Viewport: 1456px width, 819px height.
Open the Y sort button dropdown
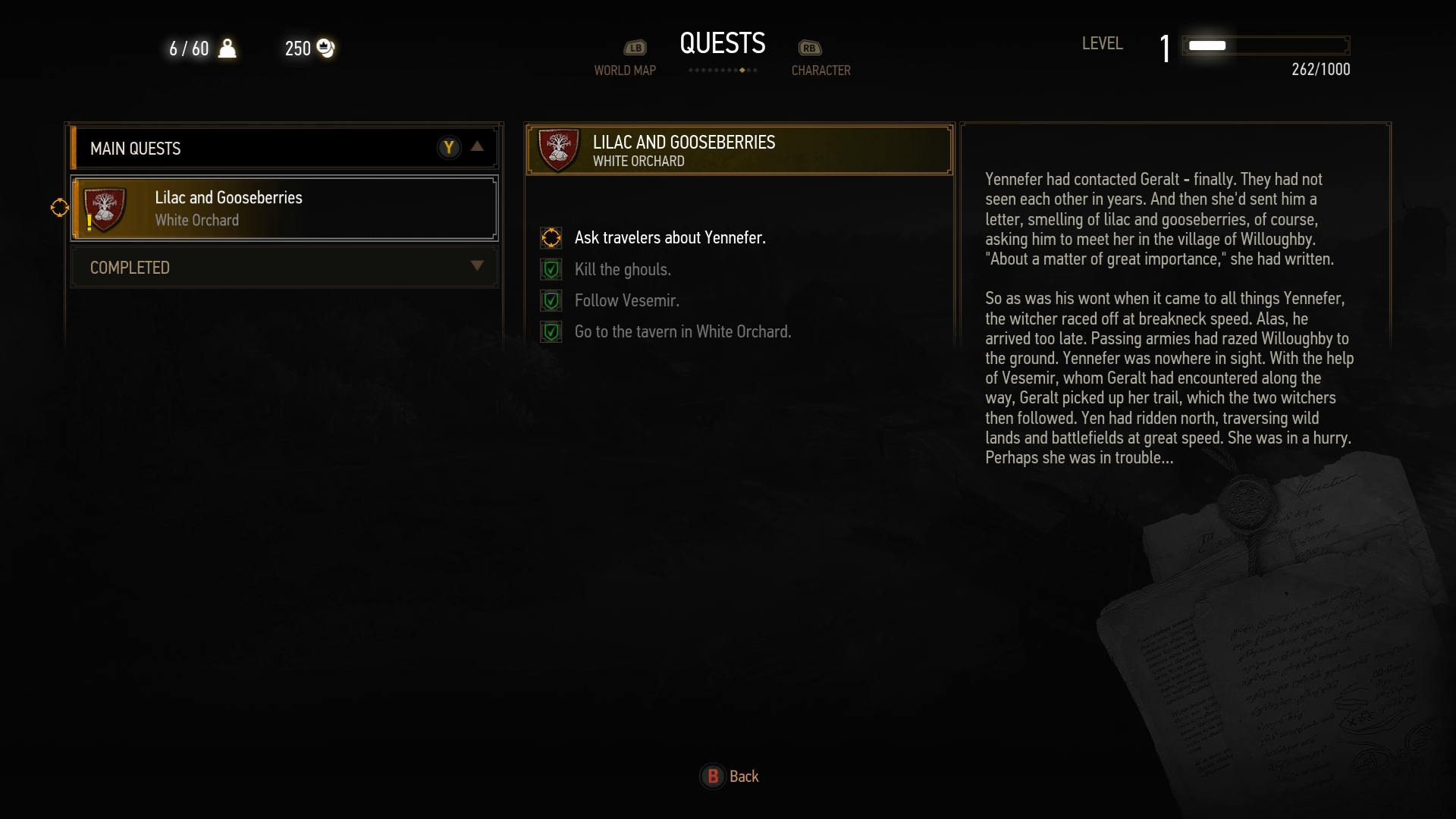point(449,147)
